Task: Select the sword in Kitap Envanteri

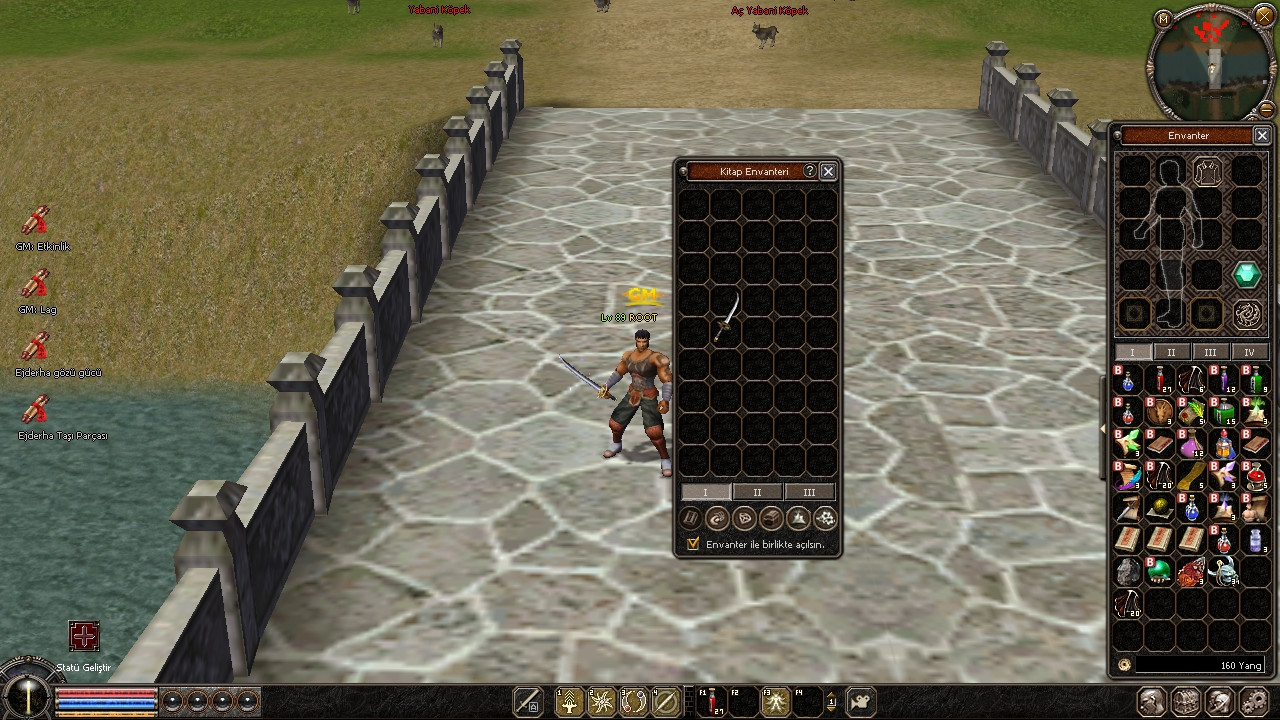Action: pos(727,319)
